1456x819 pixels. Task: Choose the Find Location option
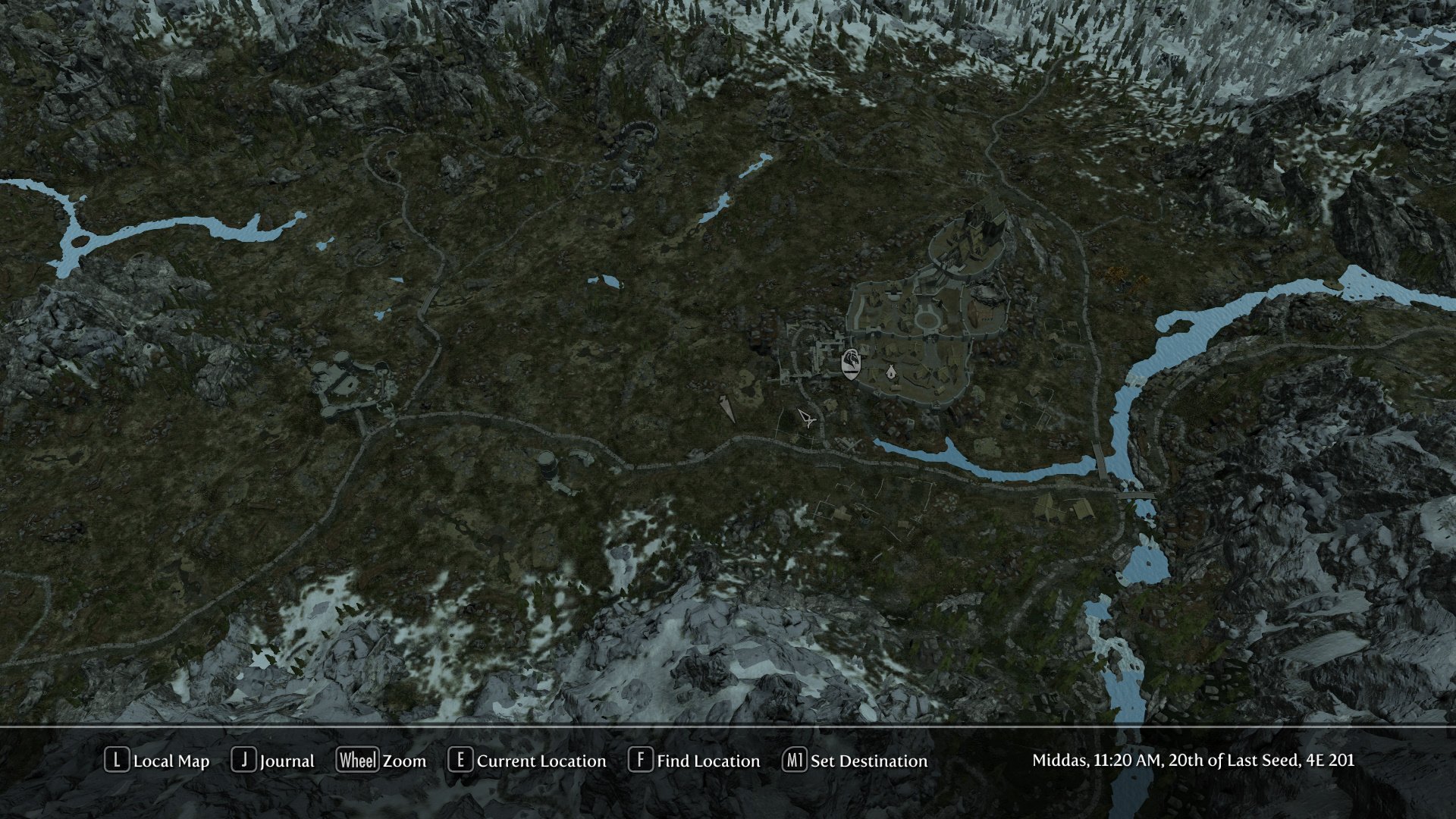[694, 761]
